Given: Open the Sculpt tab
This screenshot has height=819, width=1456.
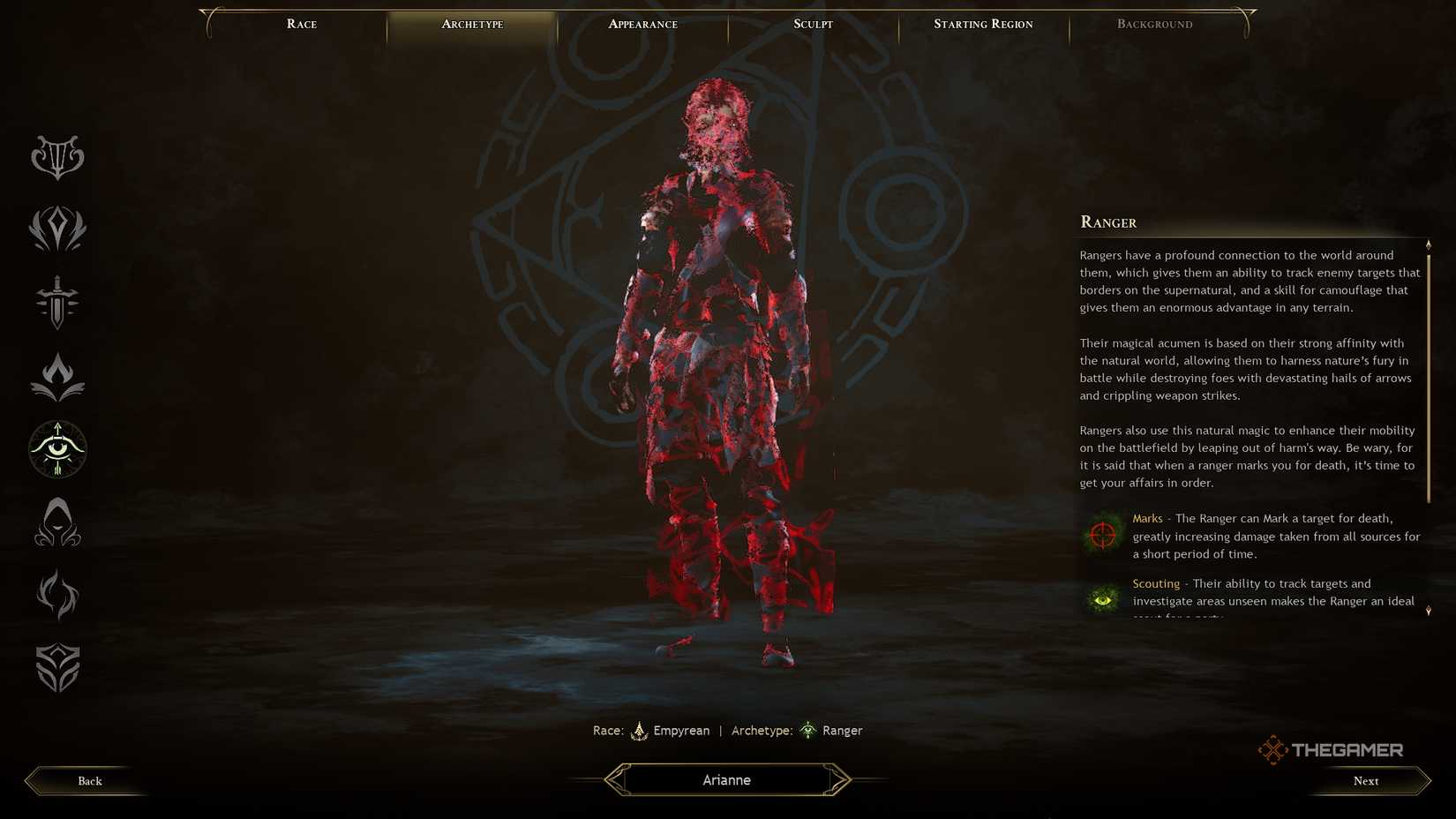Looking at the screenshot, I should (x=811, y=24).
